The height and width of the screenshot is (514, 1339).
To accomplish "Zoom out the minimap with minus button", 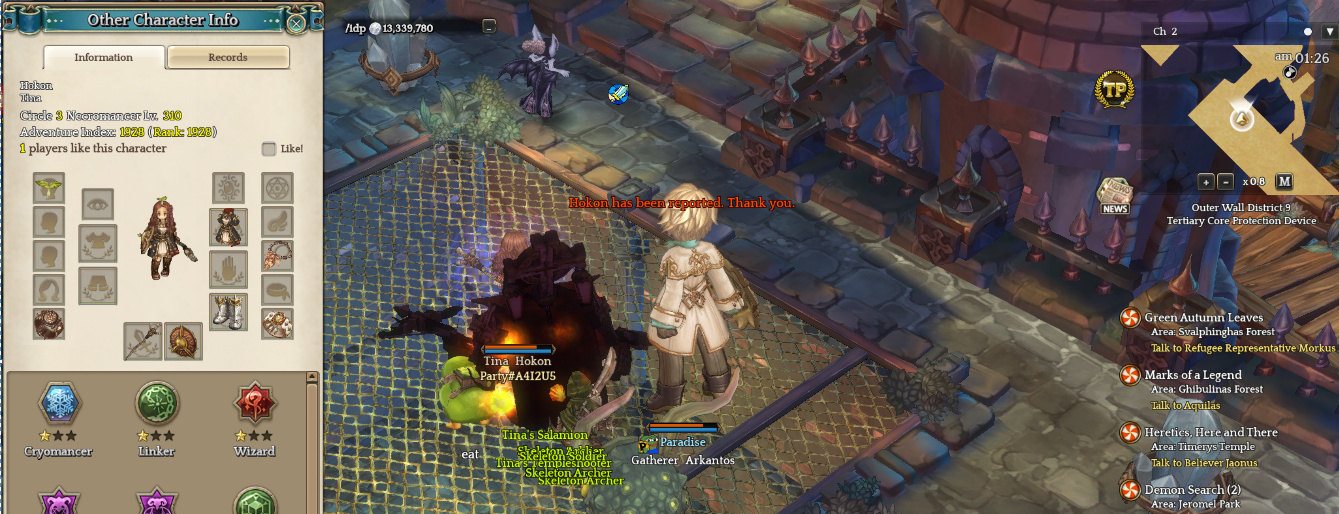I will pyautogui.click(x=1226, y=182).
